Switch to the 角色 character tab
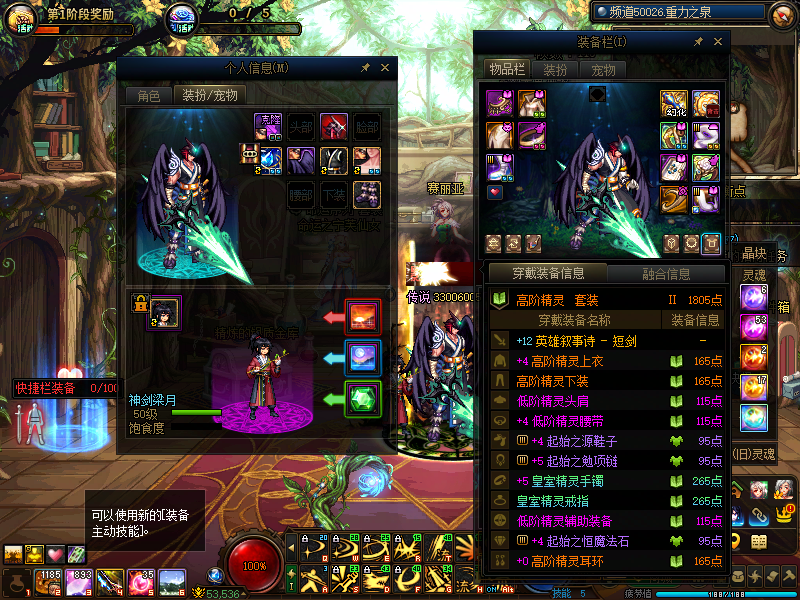800x600 pixels. 148,96
